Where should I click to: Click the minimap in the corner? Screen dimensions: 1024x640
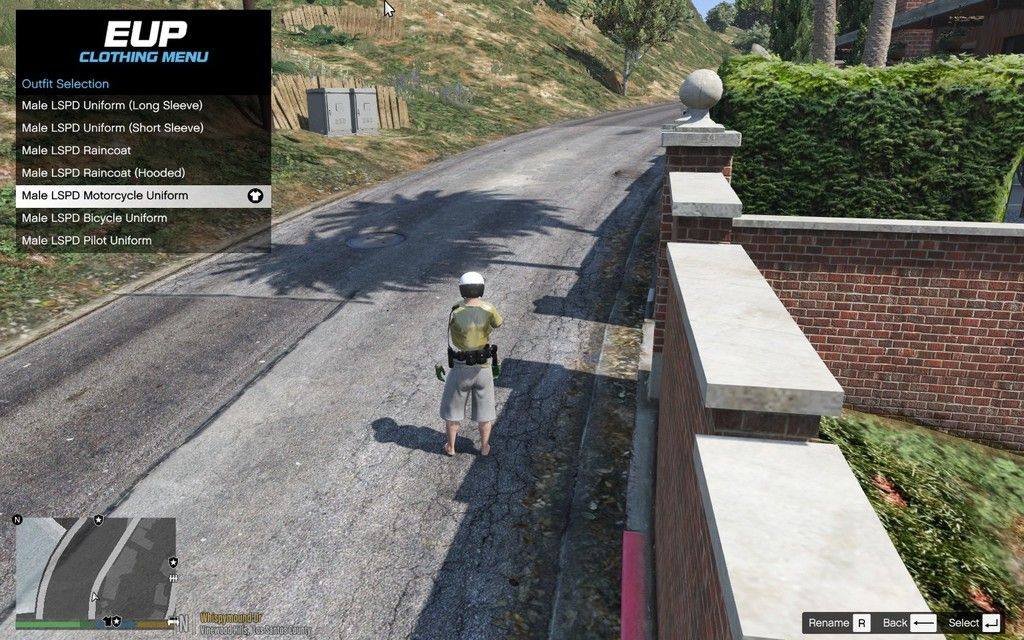(96, 567)
